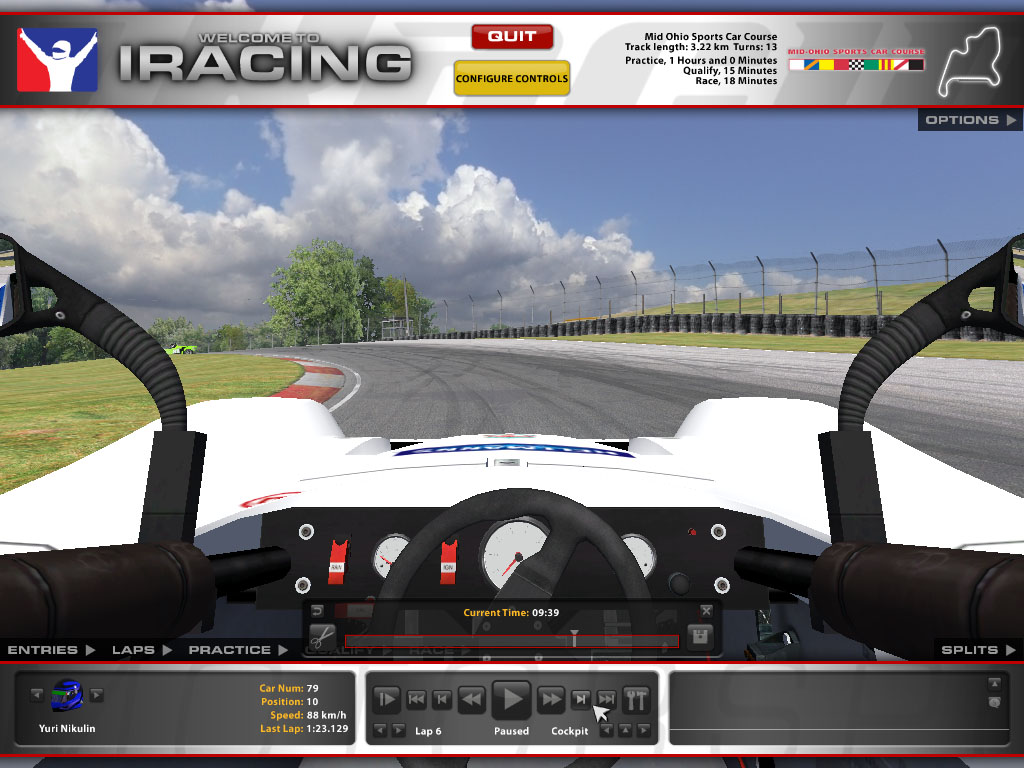The image size is (1024, 768).
Task: Open Configure Controls
Action: pyautogui.click(x=511, y=78)
